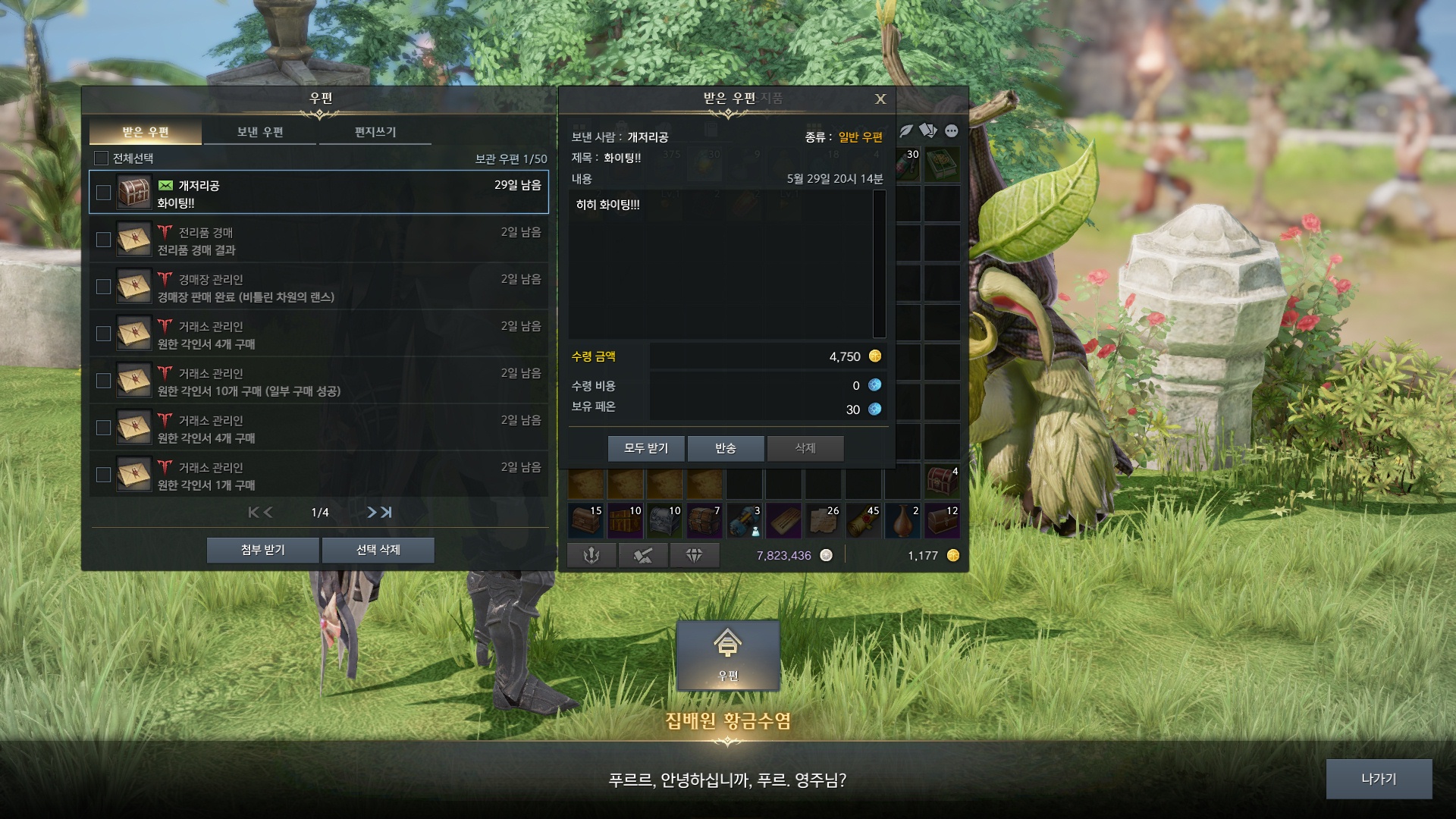Screen dimensions: 1456x819
Task: Click the 선택 삭제 button
Action: [378, 550]
